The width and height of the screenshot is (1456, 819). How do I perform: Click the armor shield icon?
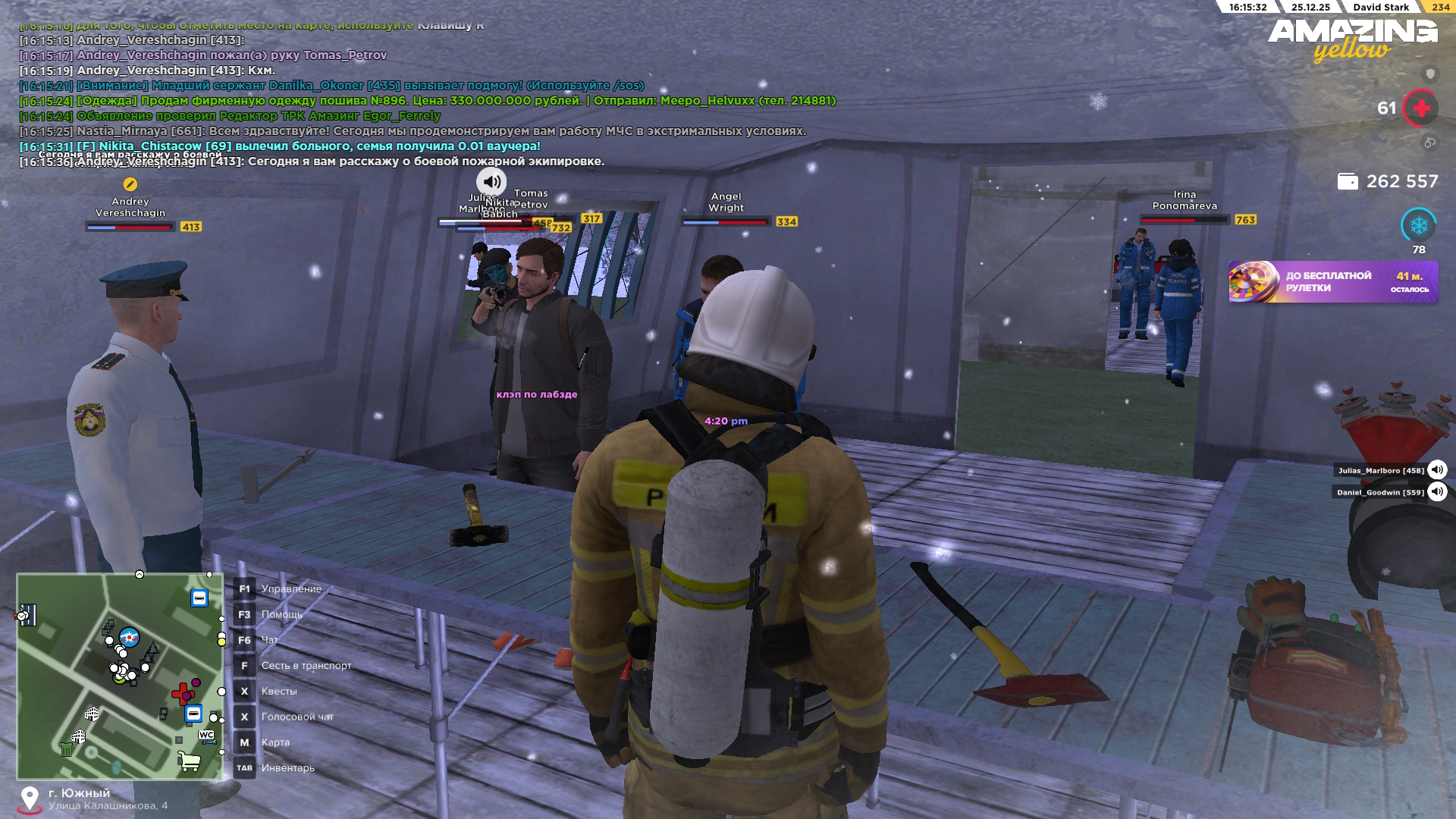point(1430,74)
